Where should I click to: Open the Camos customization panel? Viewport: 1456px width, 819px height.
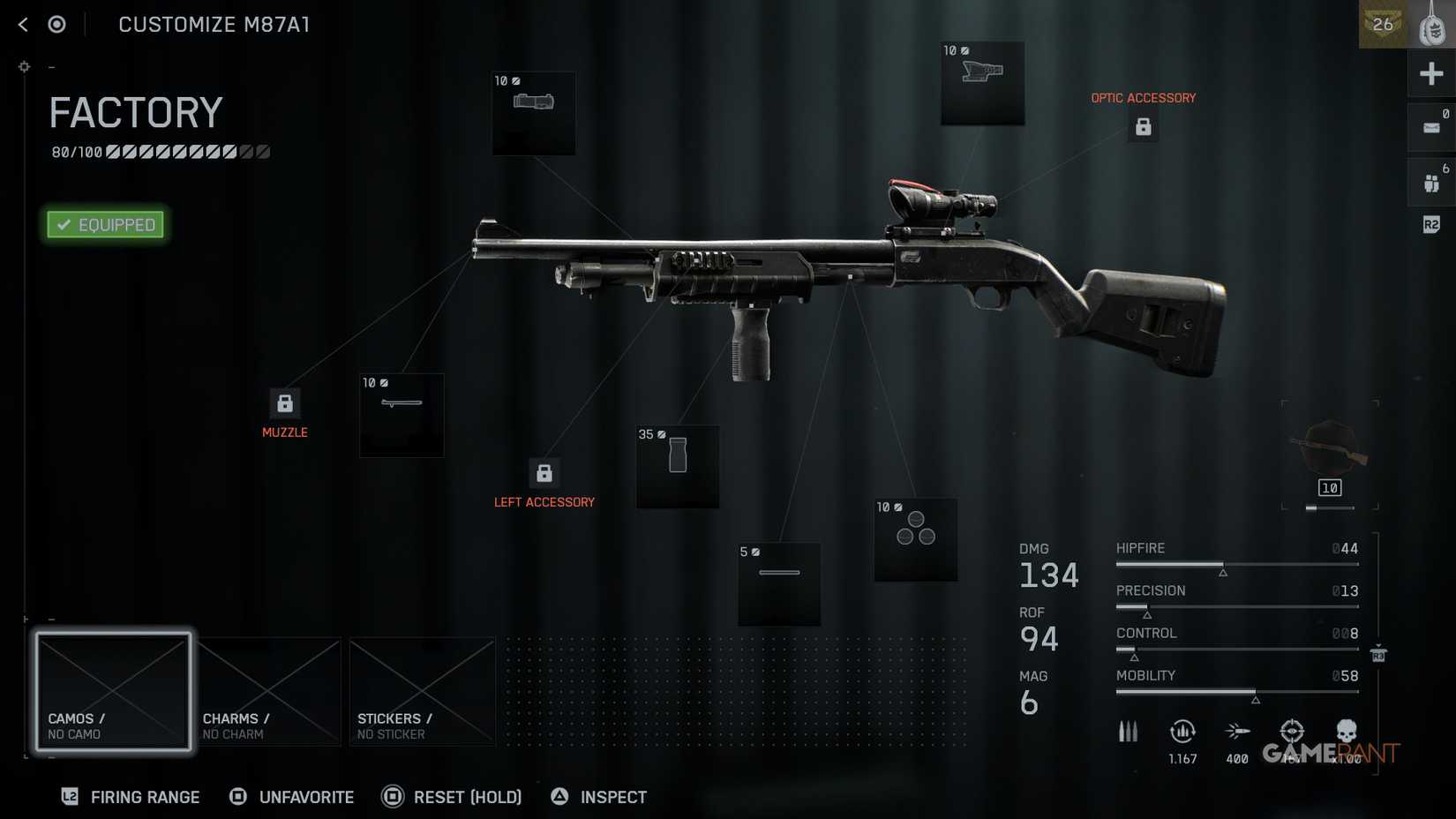[x=113, y=692]
